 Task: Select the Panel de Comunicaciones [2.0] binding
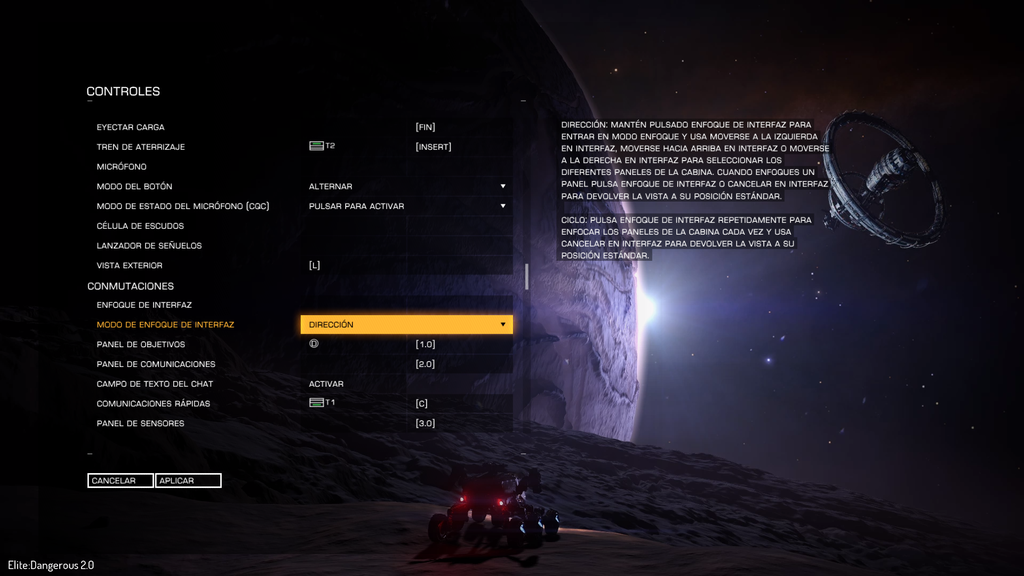[426, 364]
